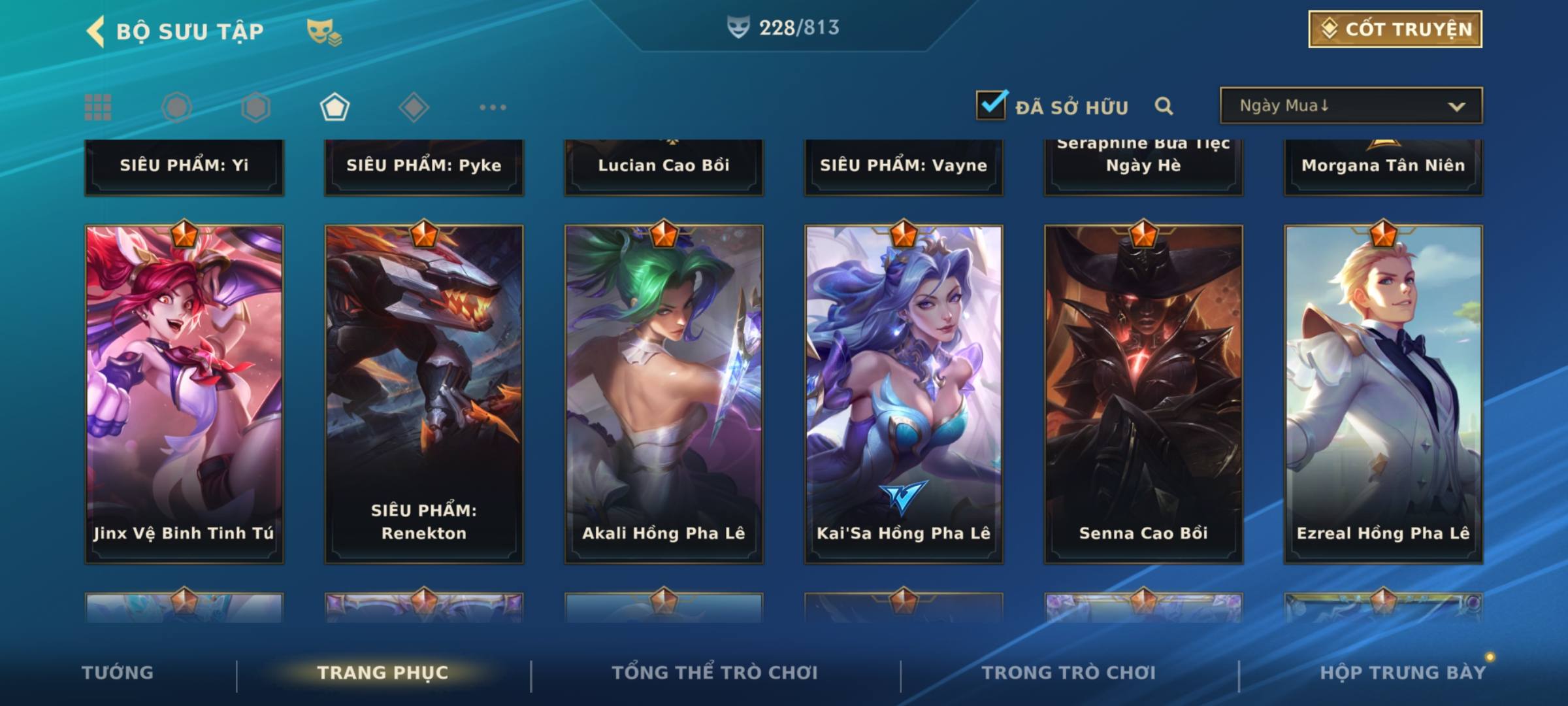This screenshot has width=1568, height=706.
Task: Open the Trong Trò Chơi tab
Action: click(1069, 673)
